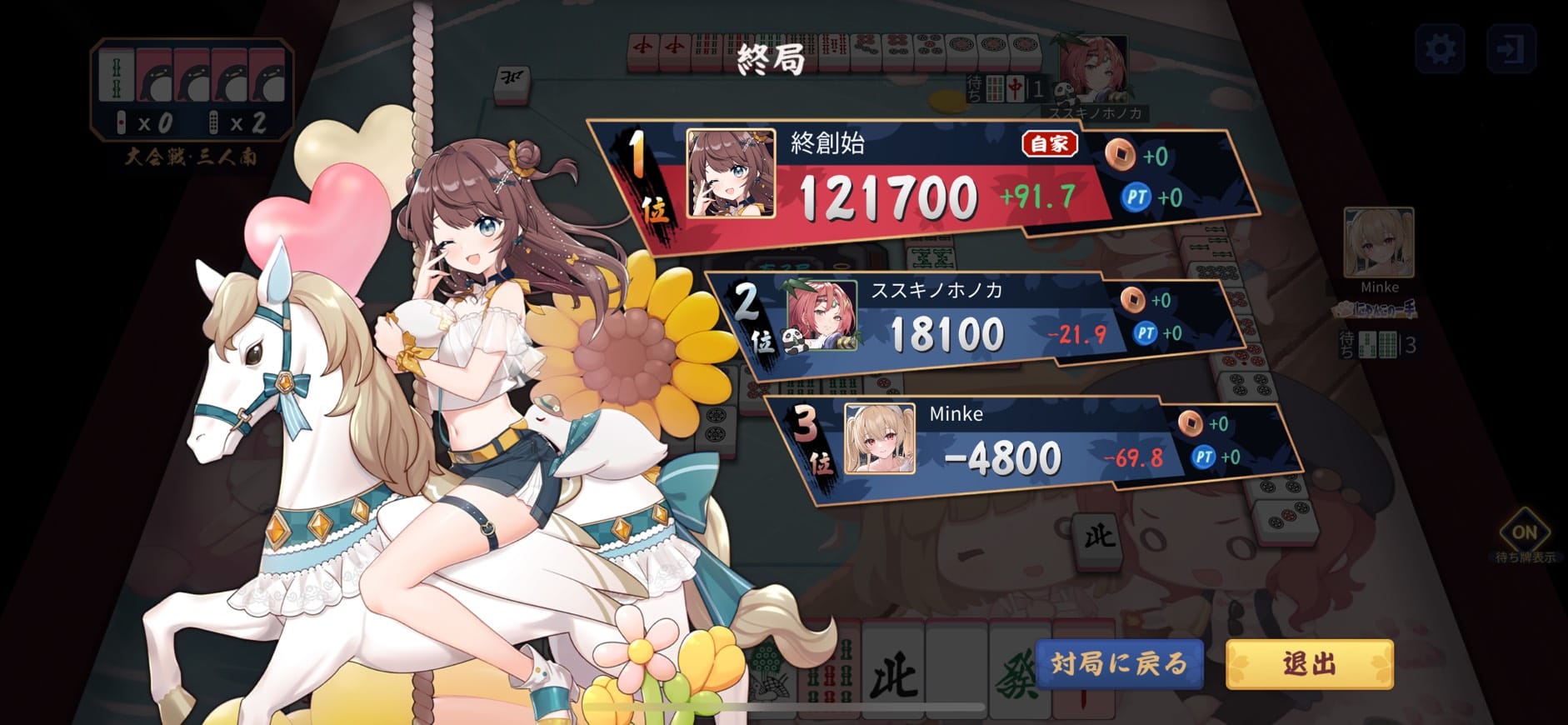The width and height of the screenshot is (1568, 725).
Task: Click the exit door icon
Action: (1511, 49)
